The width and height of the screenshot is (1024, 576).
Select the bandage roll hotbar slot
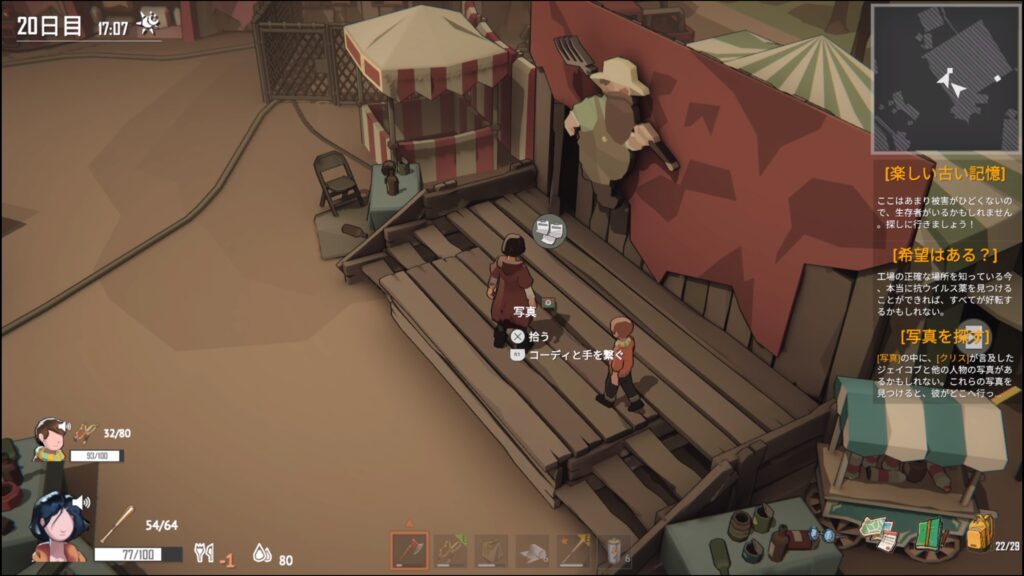point(532,551)
